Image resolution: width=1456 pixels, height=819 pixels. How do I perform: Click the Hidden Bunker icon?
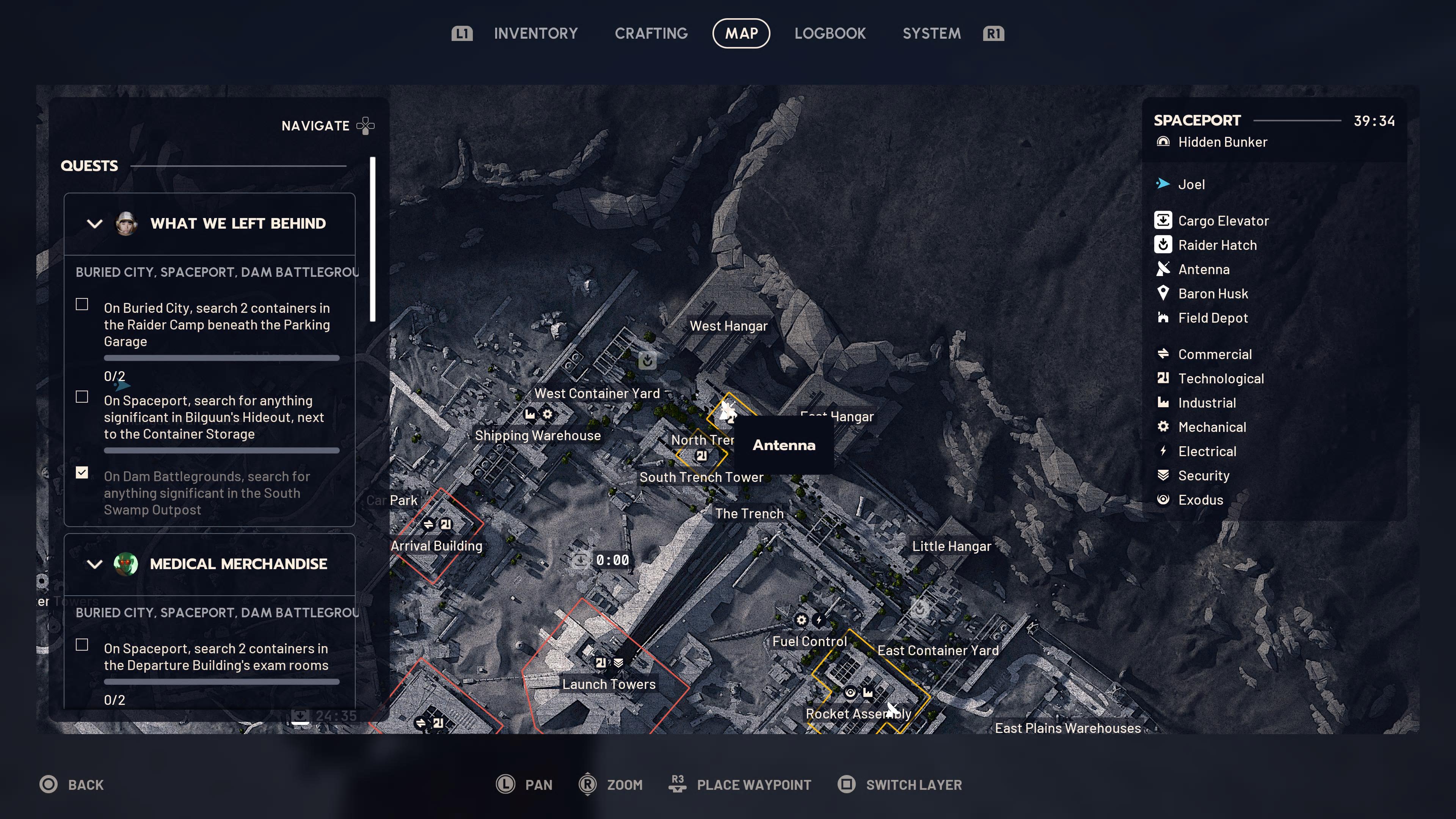[x=1164, y=142]
